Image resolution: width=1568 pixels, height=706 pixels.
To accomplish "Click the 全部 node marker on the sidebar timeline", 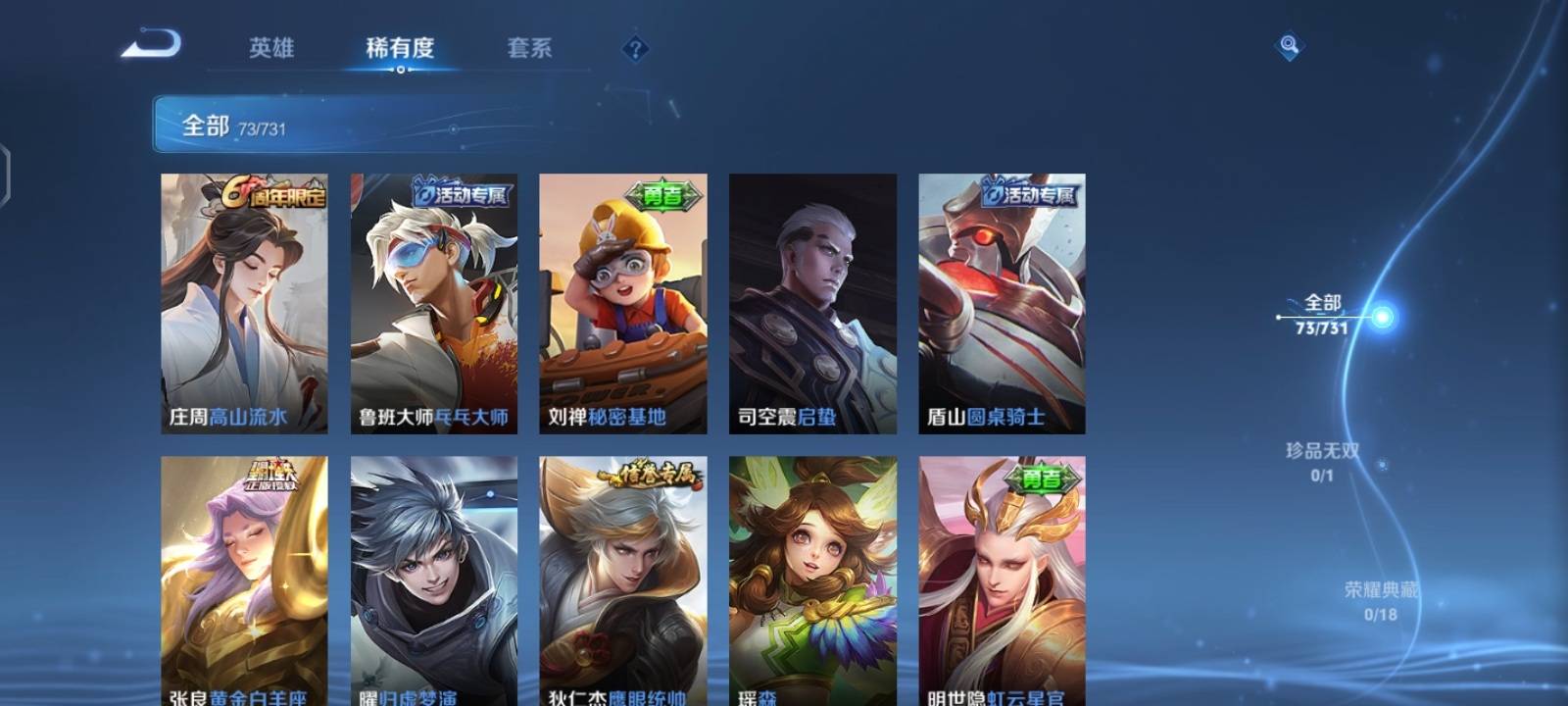I will 1279,317.
